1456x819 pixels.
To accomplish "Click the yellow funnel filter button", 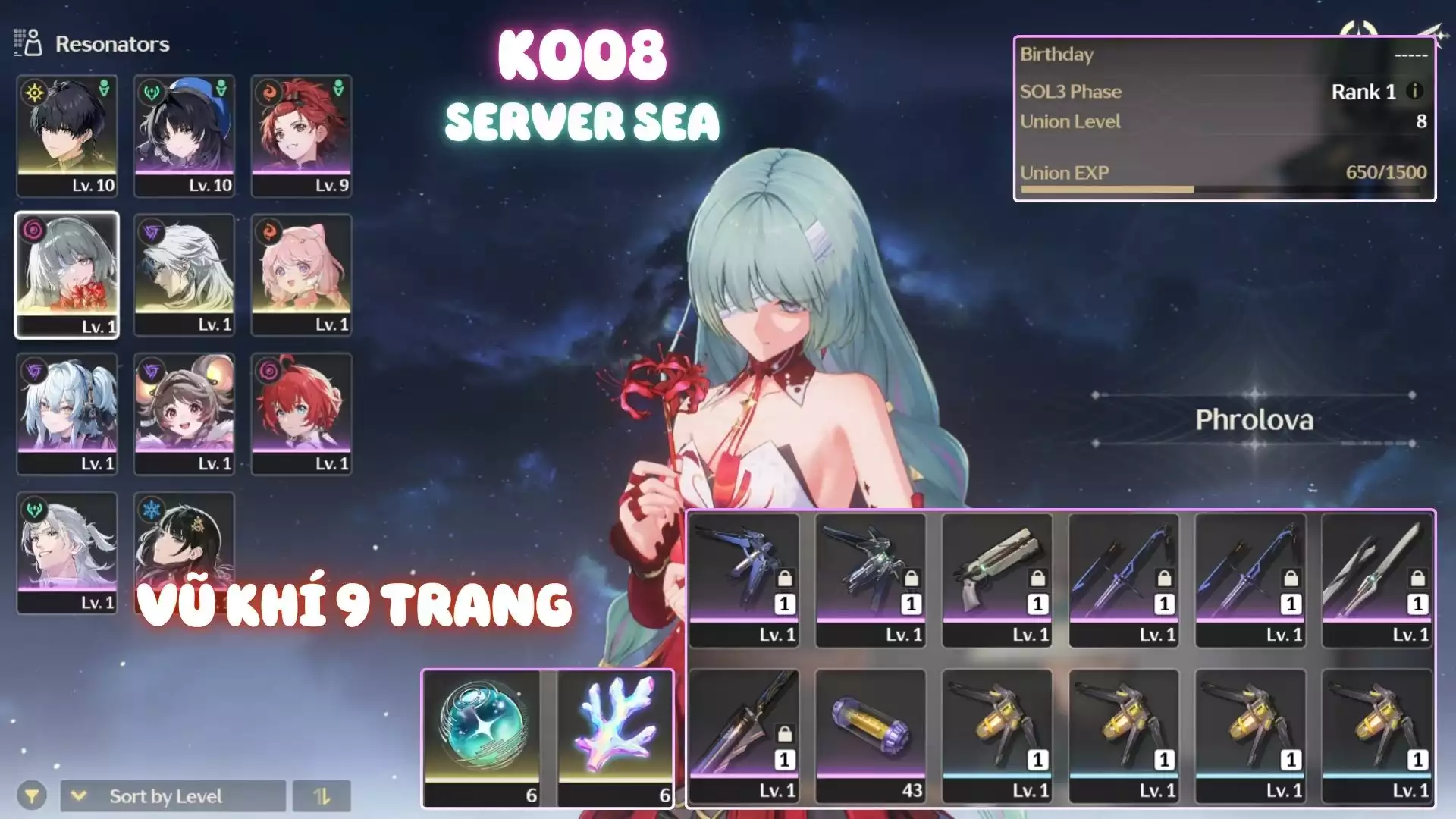I will 32,796.
